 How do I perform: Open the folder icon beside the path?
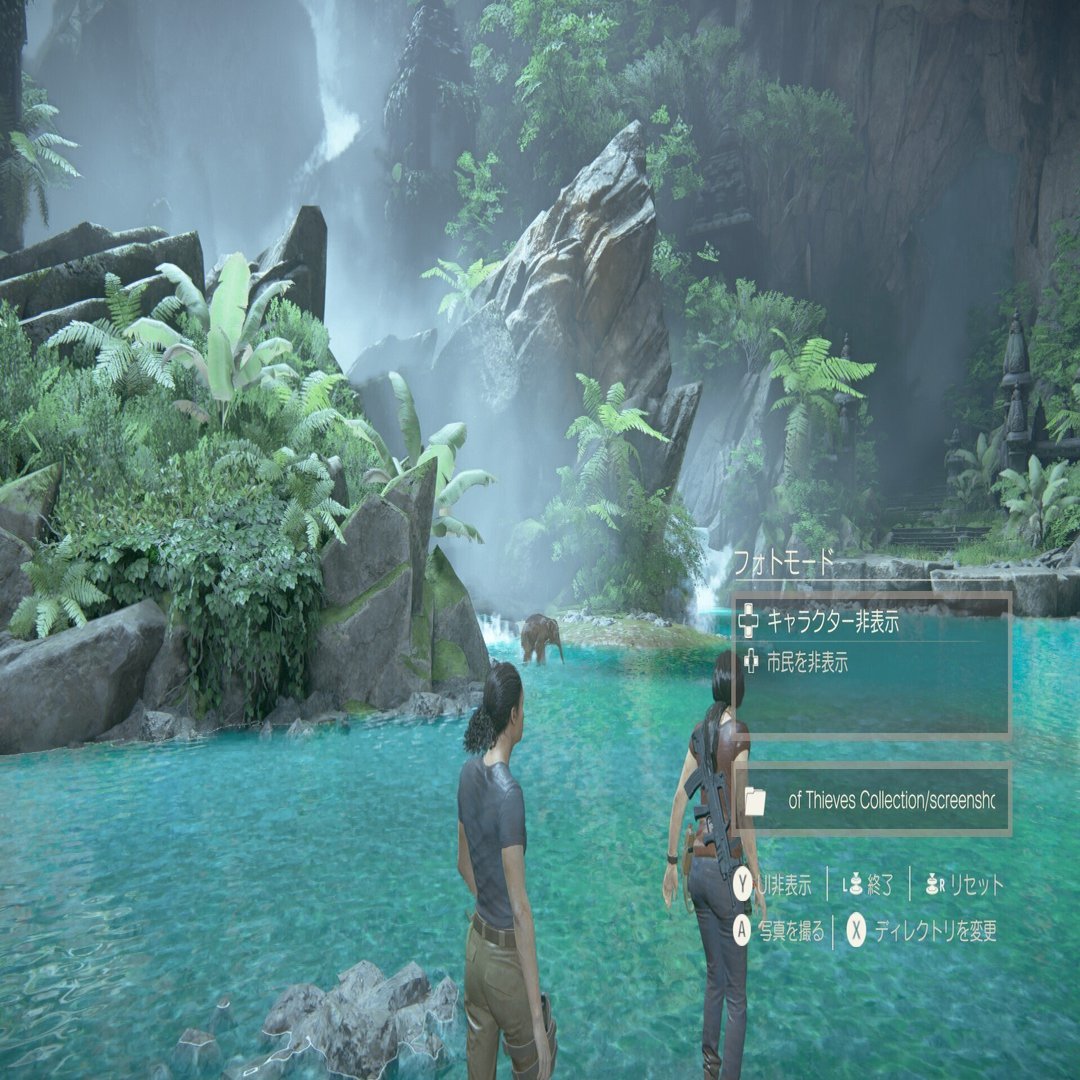(x=755, y=801)
